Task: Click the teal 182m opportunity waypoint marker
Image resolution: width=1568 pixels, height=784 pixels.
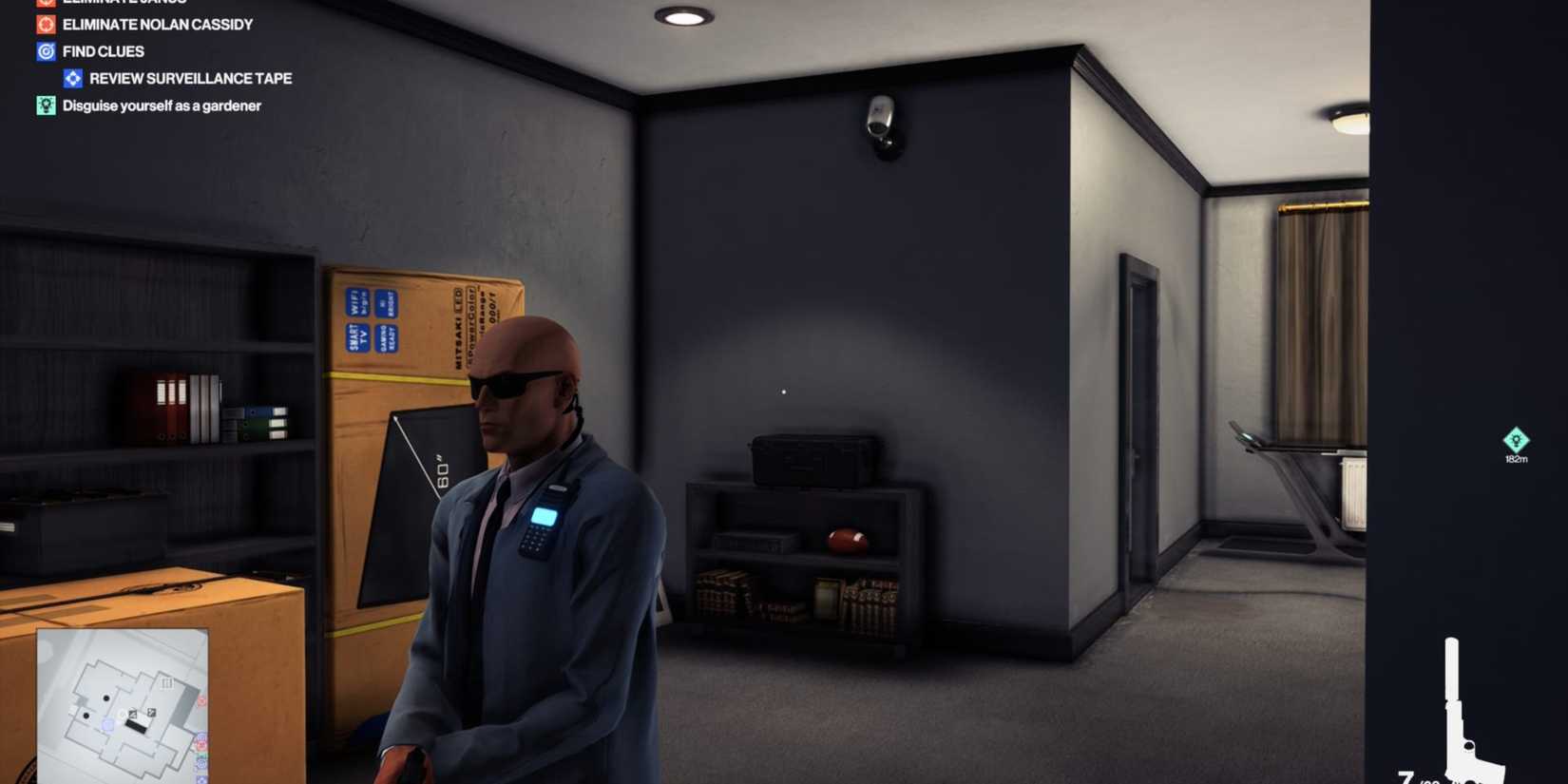Action: [x=1516, y=440]
